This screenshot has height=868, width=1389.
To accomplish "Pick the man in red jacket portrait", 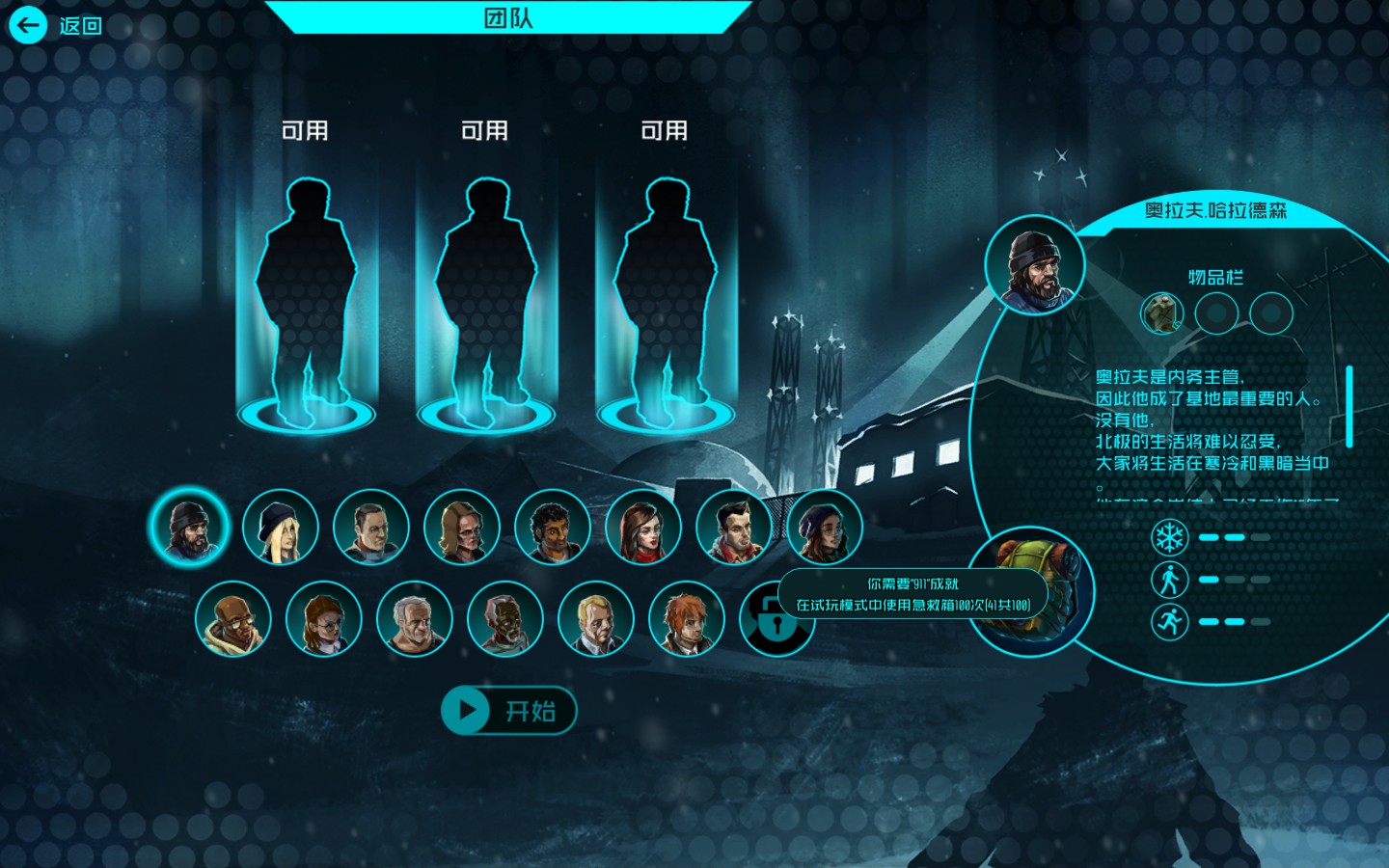I will click(733, 527).
